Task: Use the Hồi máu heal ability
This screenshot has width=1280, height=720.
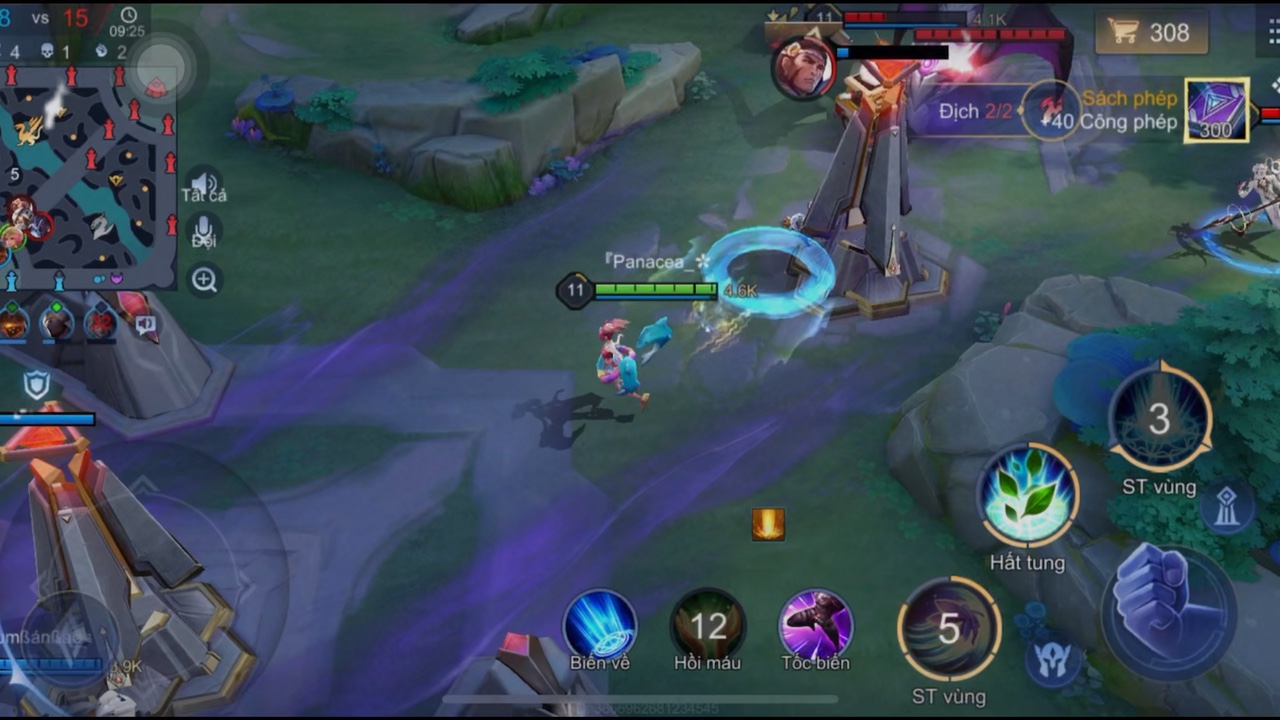Action: tap(708, 625)
